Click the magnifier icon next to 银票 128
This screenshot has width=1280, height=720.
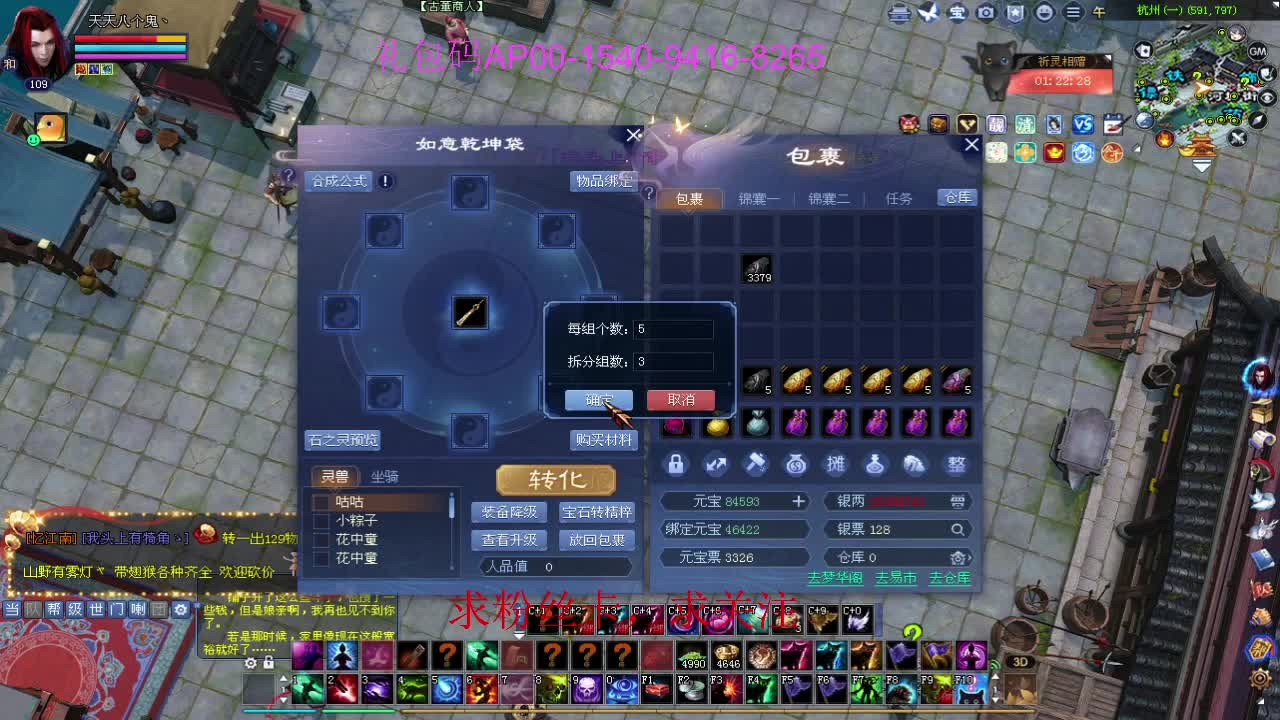(958, 529)
